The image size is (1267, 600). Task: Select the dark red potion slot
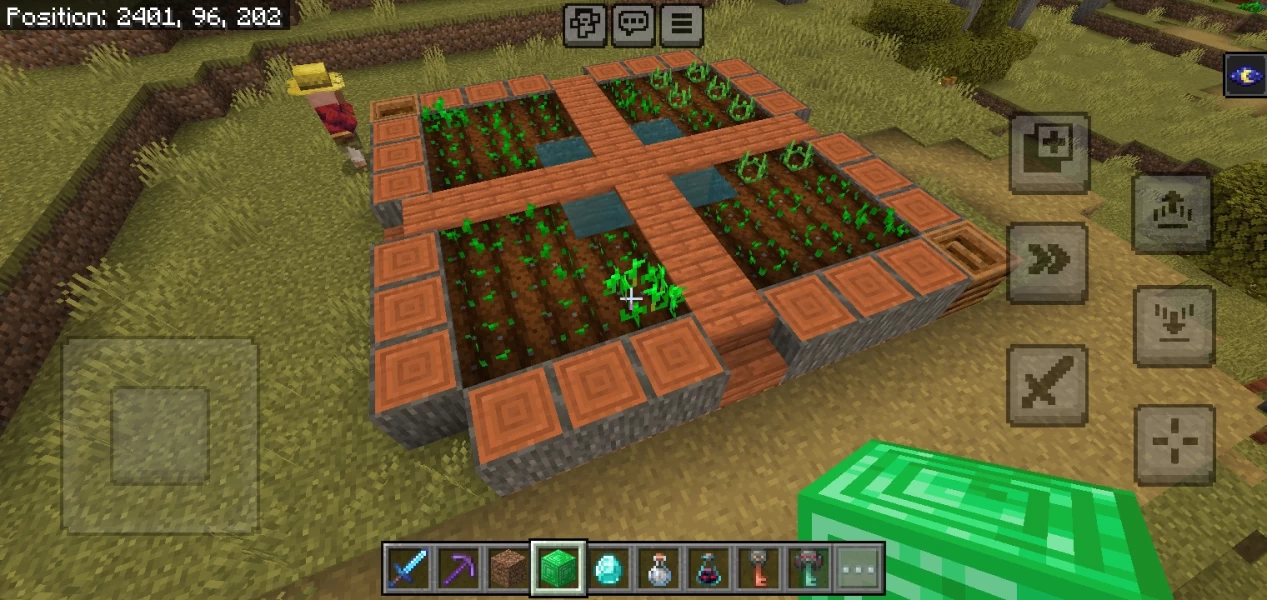708,570
